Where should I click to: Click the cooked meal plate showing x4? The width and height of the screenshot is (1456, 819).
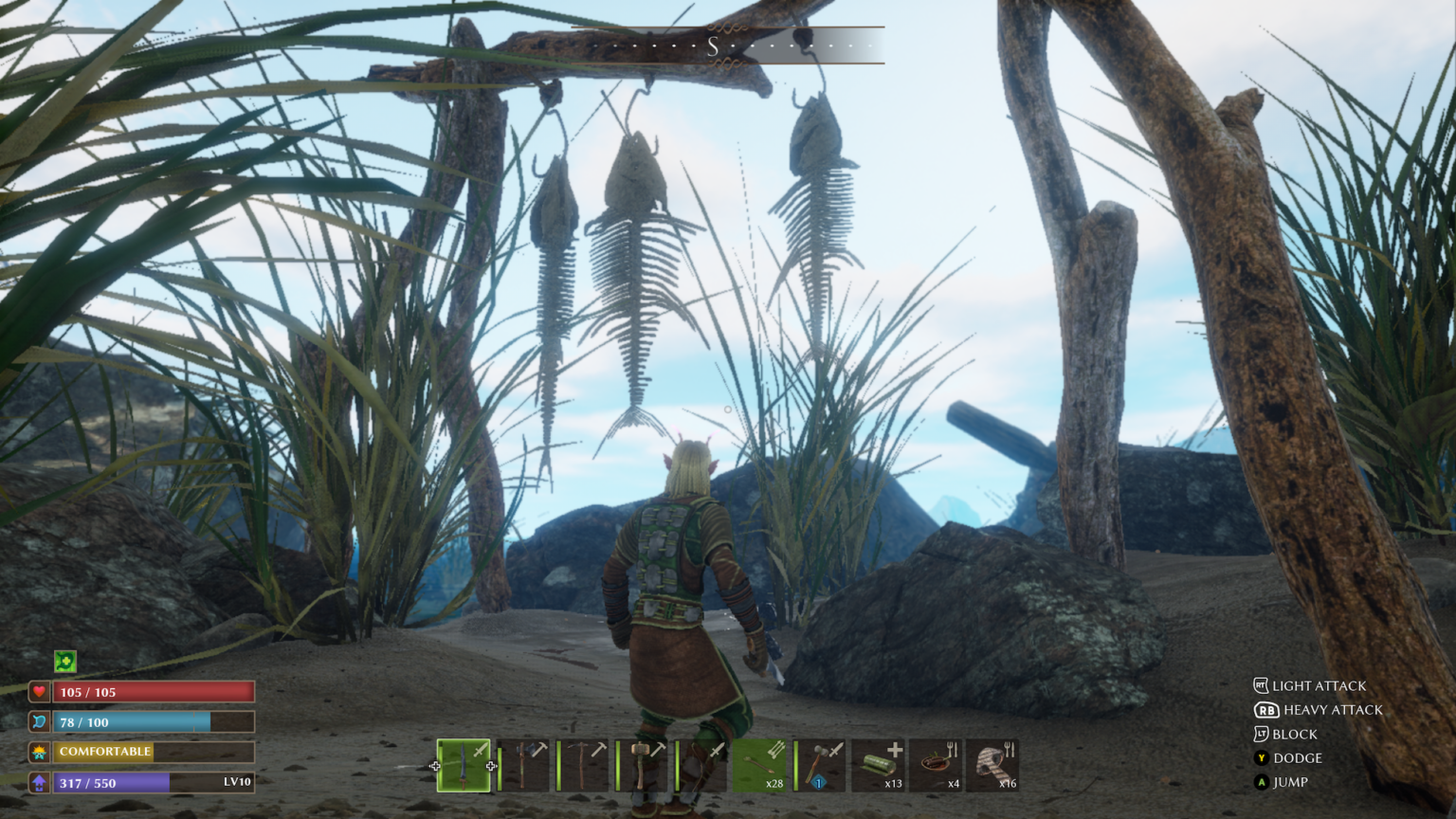[938, 764]
